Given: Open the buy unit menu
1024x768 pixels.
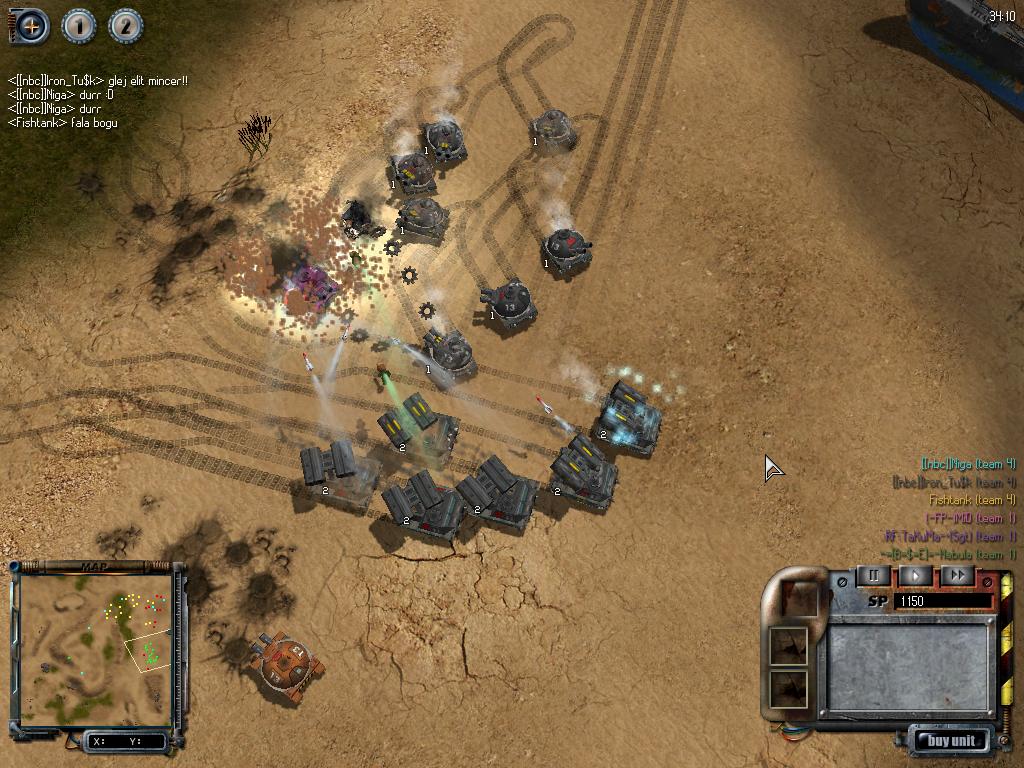Looking at the screenshot, I should [950, 741].
